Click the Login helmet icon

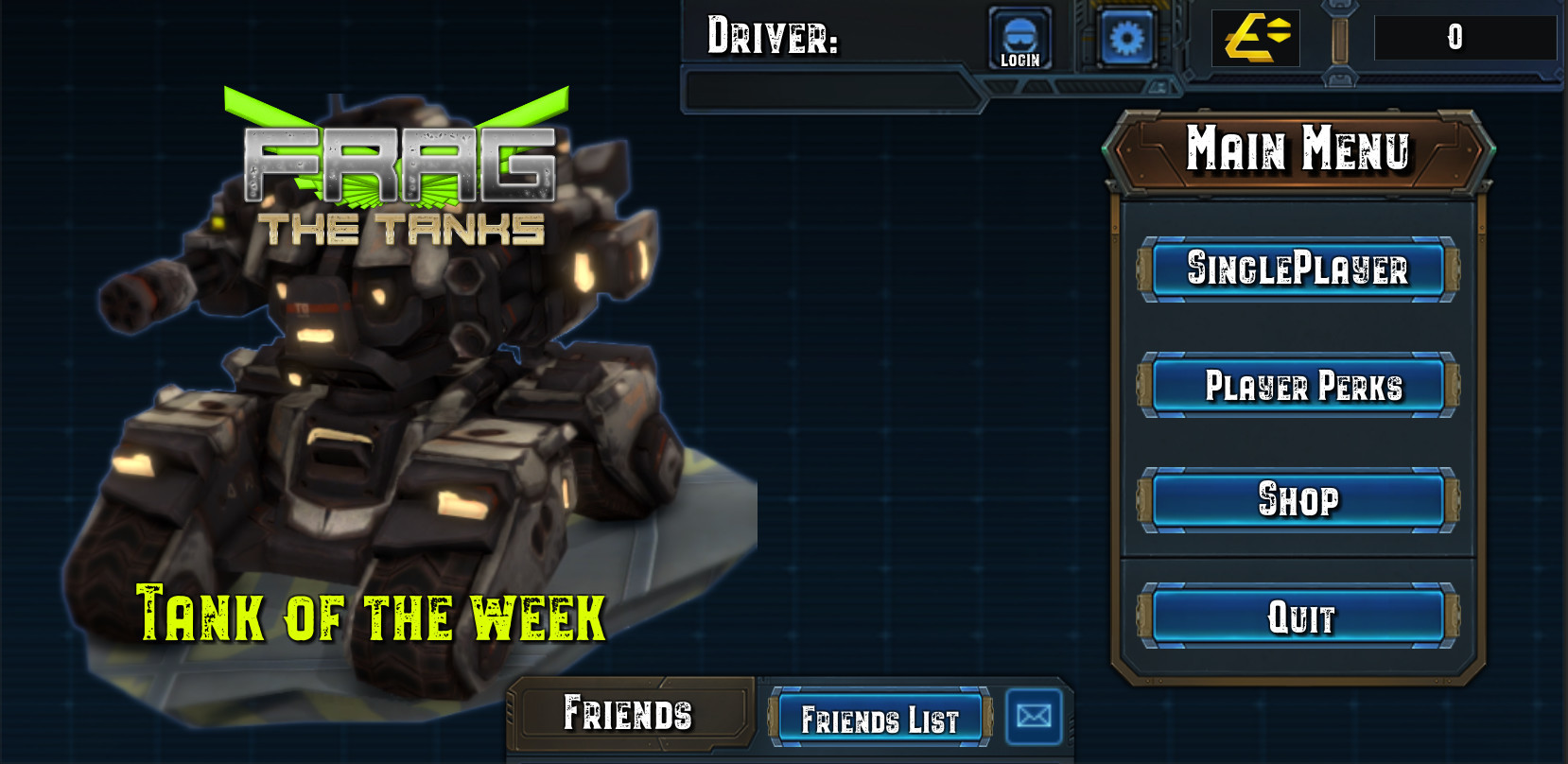pyautogui.click(x=1019, y=38)
